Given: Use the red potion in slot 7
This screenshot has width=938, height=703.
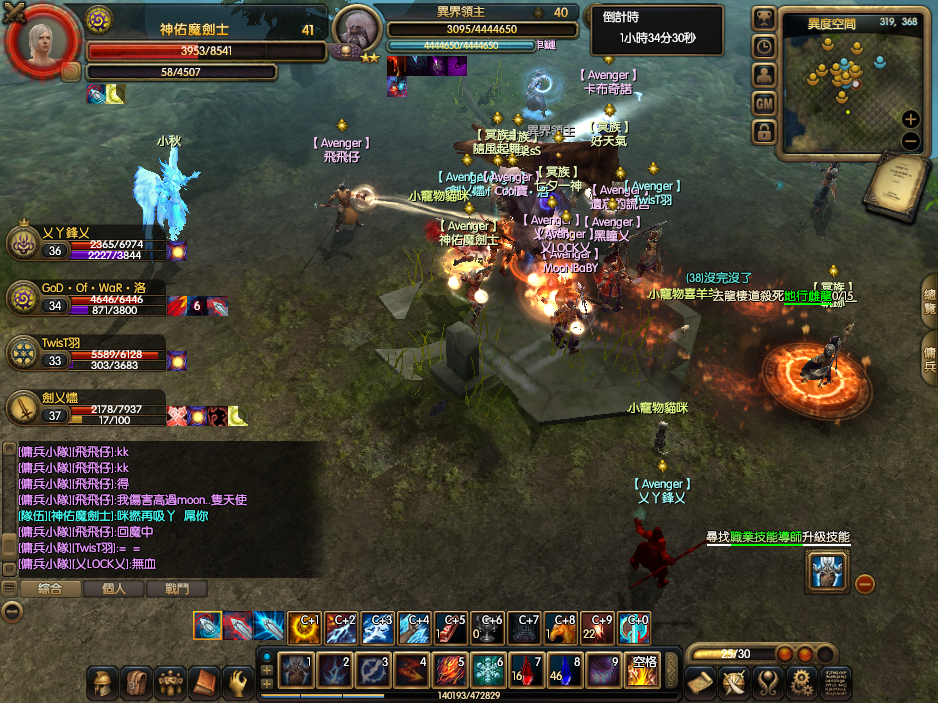Looking at the screenshot, I should [x=525, y=669].
